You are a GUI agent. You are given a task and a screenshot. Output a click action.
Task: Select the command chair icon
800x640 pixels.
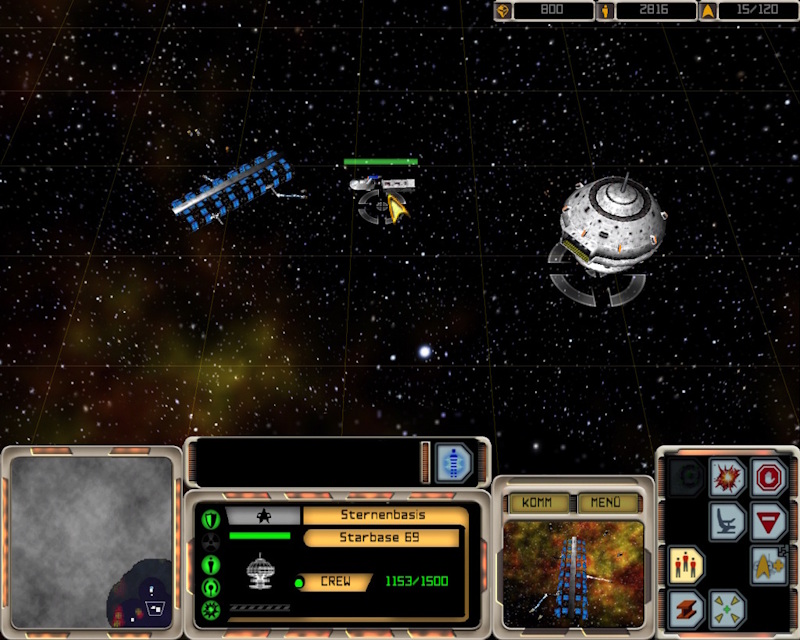pyautogui.click(x=727, y=521)
